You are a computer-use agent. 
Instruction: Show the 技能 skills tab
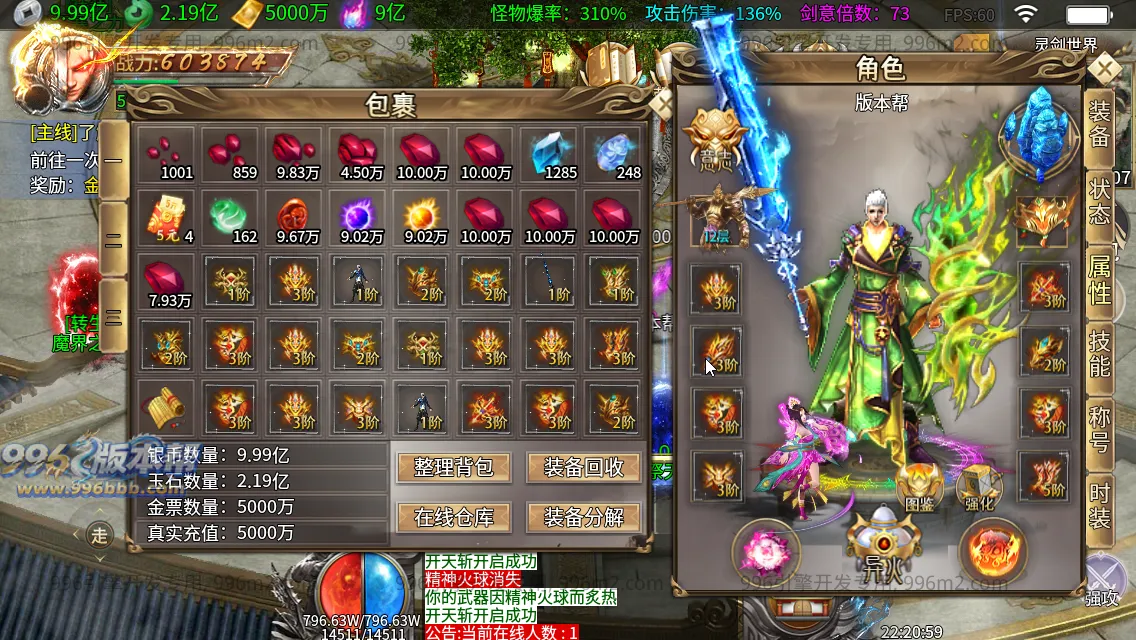point(1099,355)
